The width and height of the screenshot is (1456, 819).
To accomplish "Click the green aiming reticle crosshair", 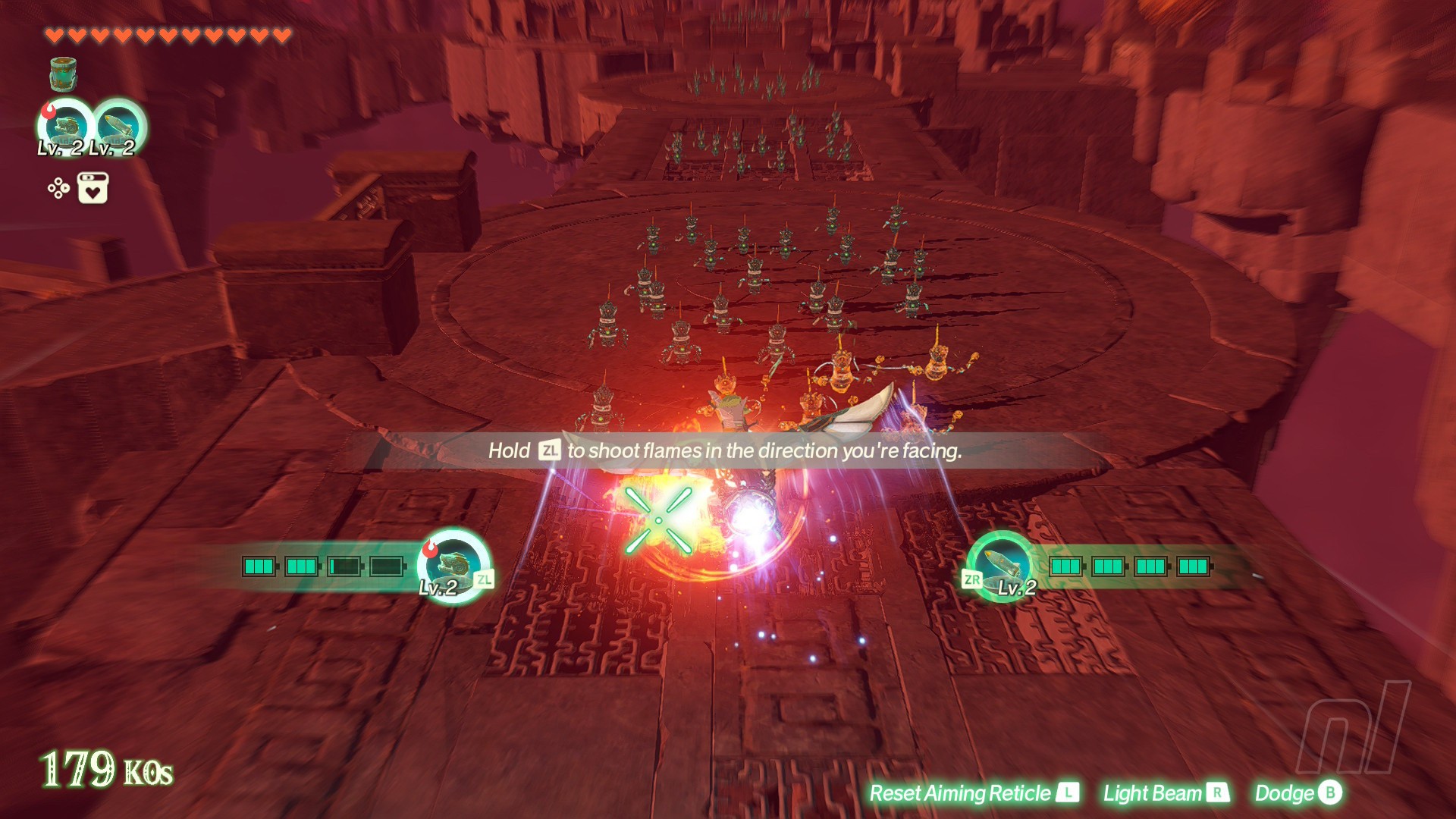I will (x=658, y=520).
